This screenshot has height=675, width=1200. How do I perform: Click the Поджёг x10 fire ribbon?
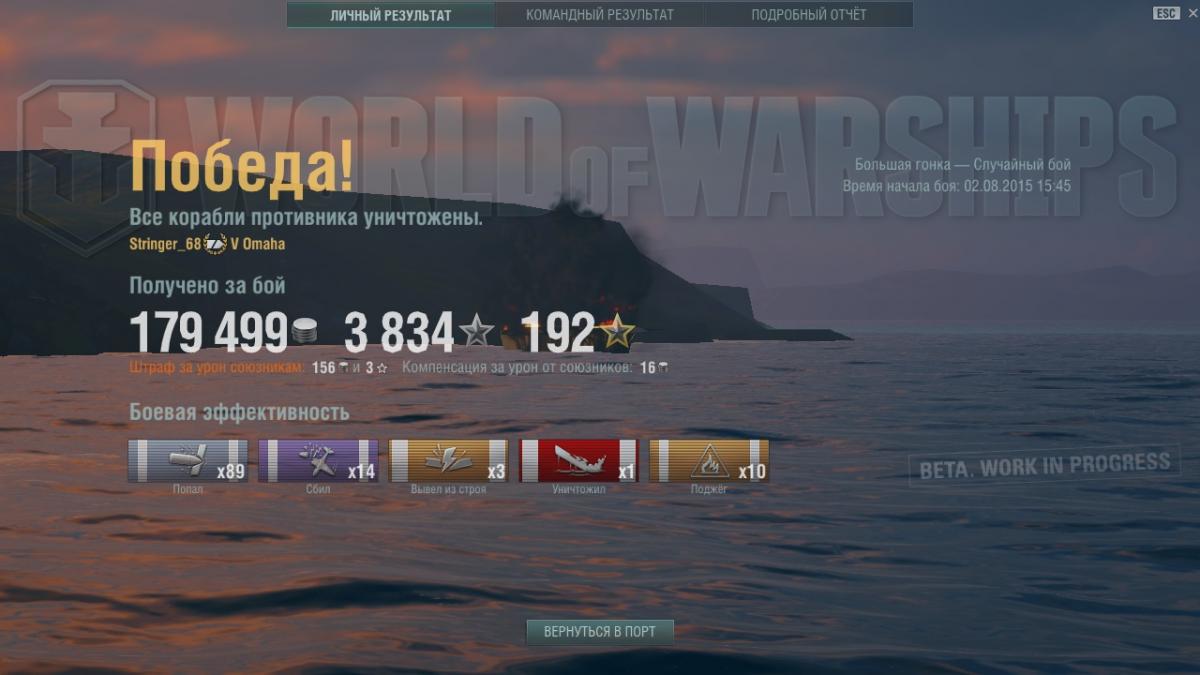point(709,461)
